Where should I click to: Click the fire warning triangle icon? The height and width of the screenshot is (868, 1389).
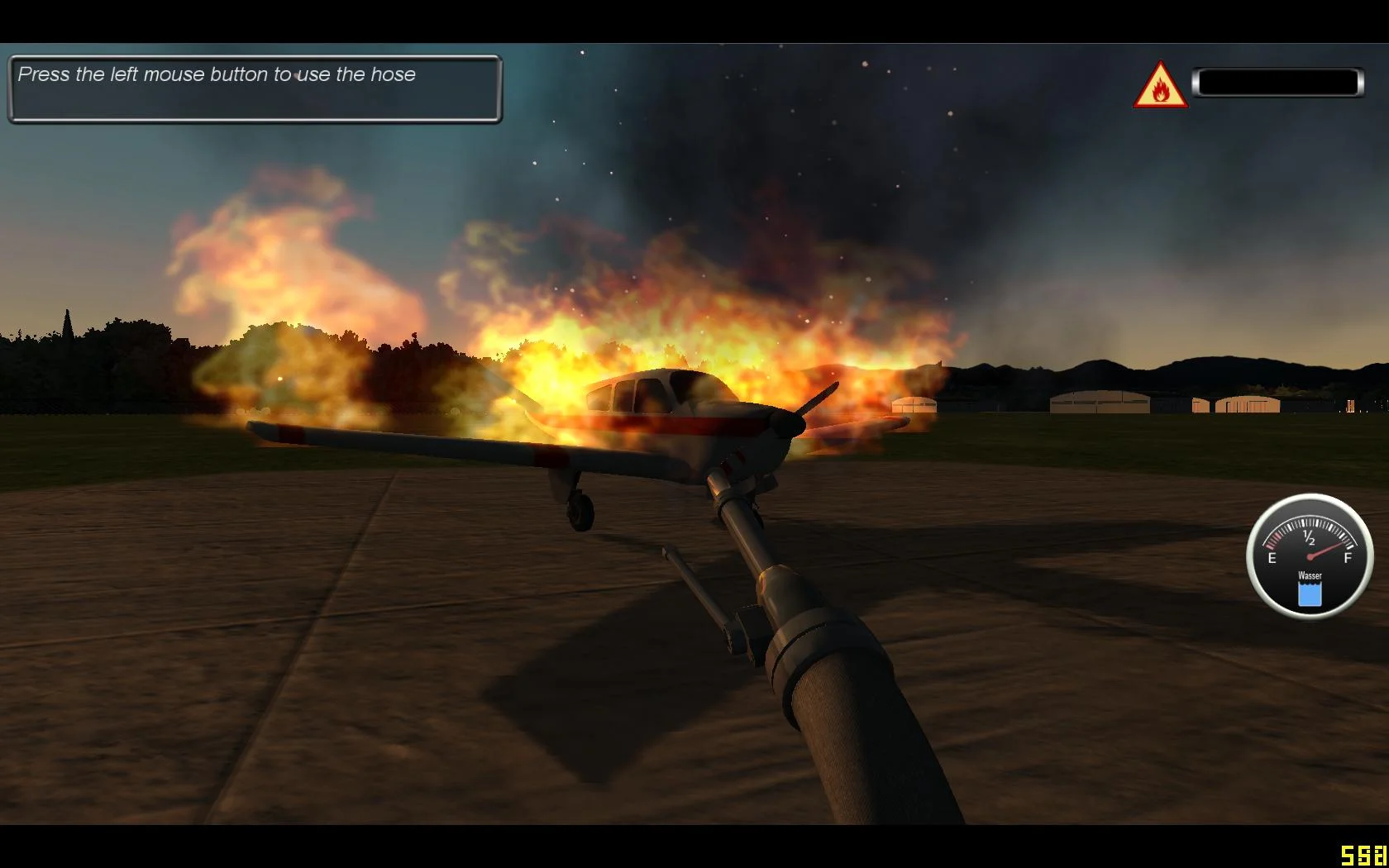tap(1160, 86)
